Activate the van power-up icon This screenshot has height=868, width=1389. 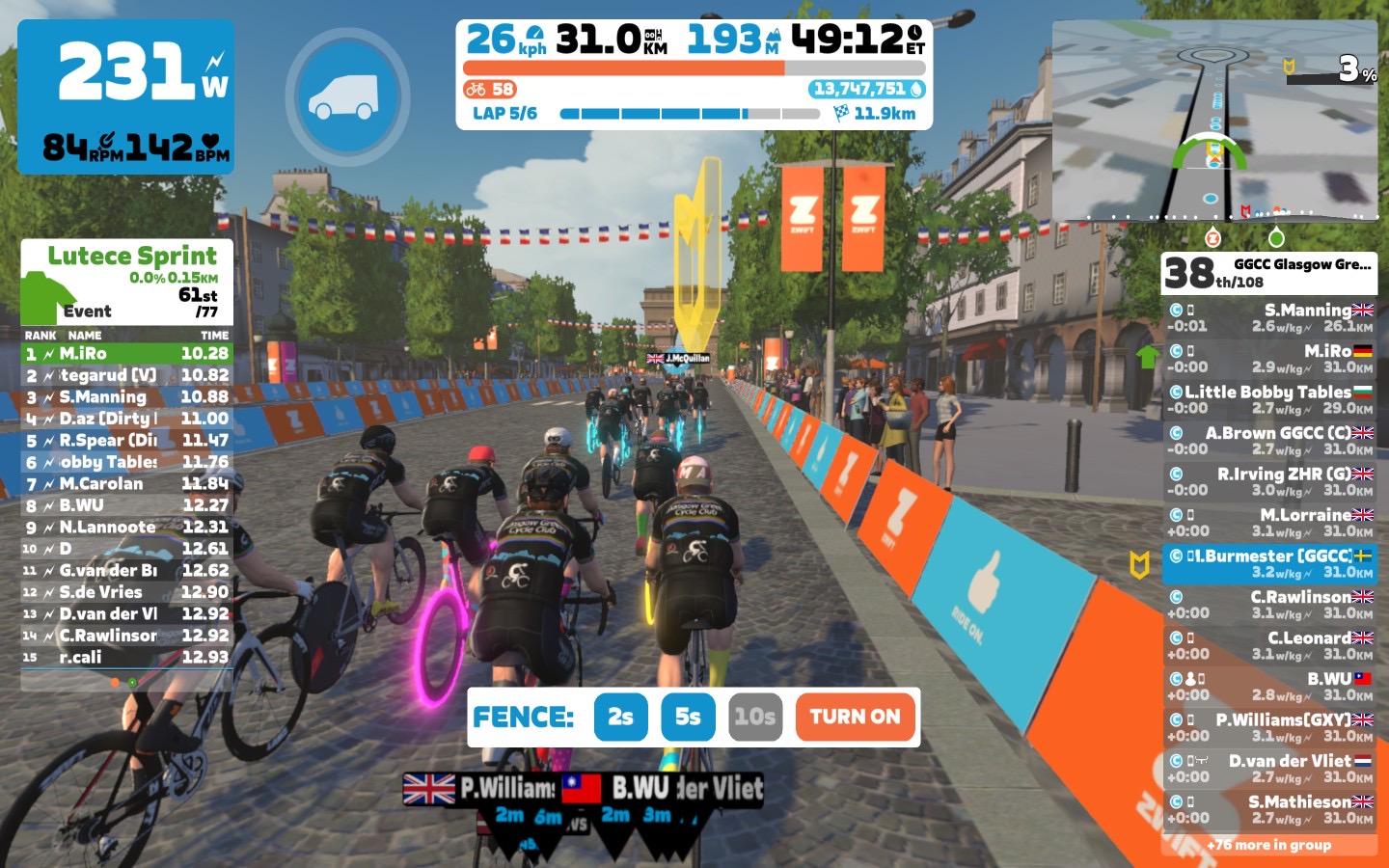pos(347,96)
